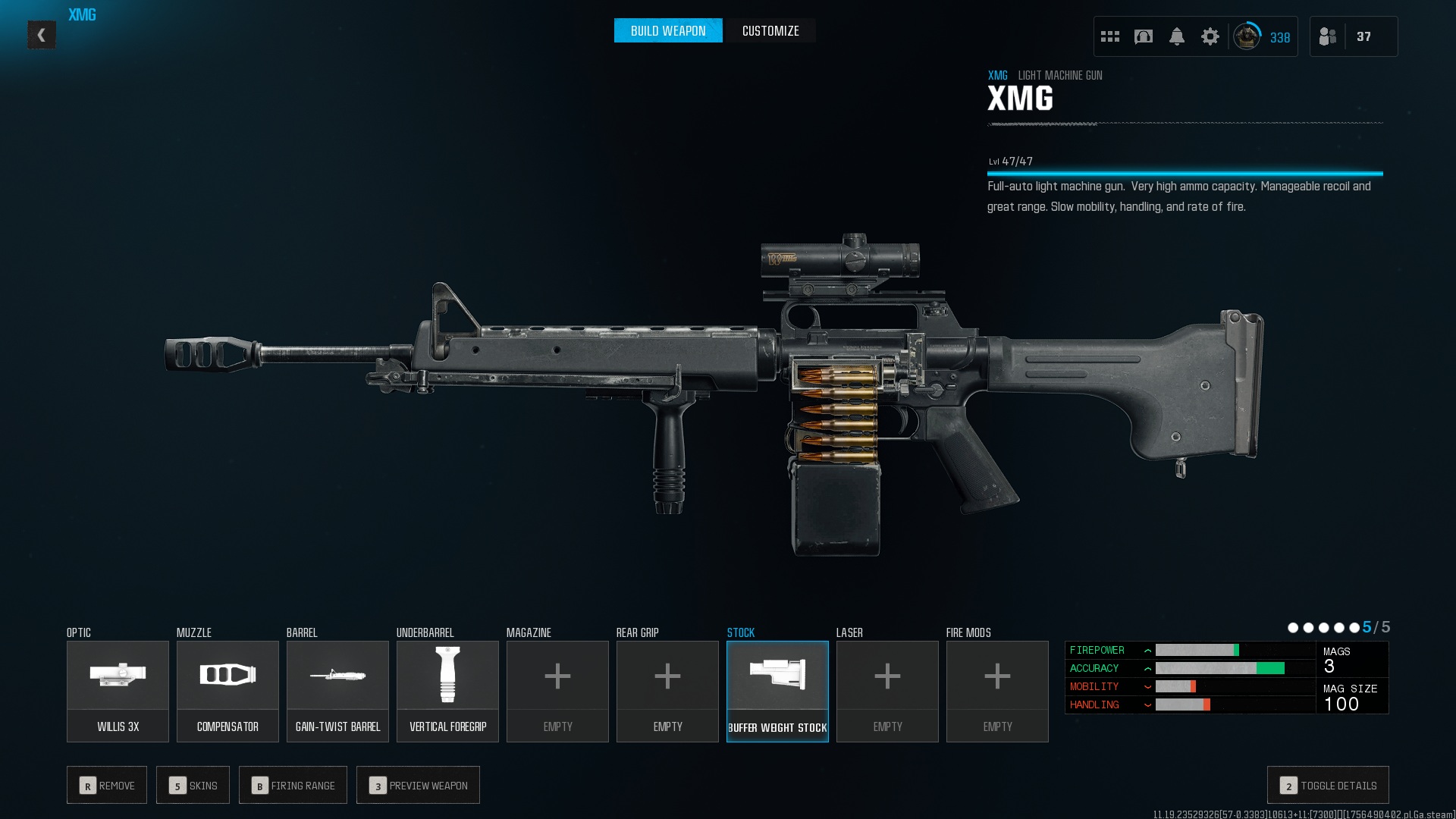Go back using the top-left arrow
1456x819 pixels.
click(42, 35)
